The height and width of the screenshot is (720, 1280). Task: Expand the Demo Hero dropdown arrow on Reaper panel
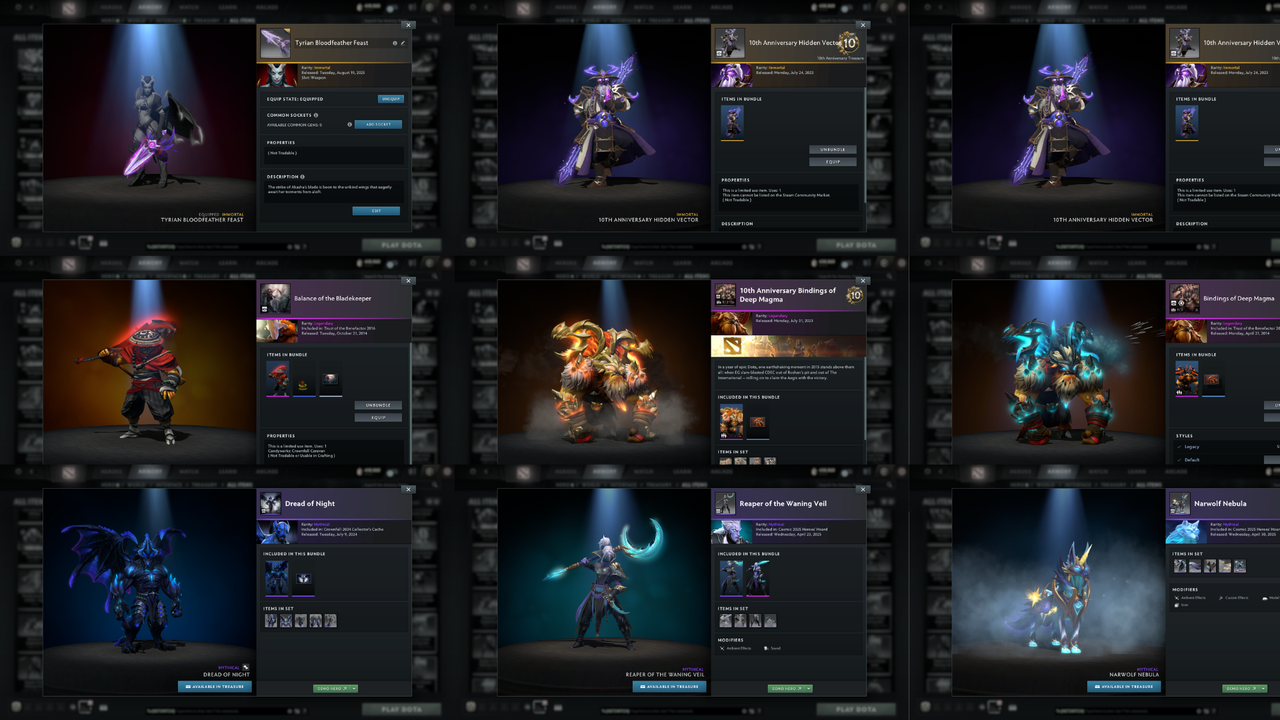pos(807,688)
